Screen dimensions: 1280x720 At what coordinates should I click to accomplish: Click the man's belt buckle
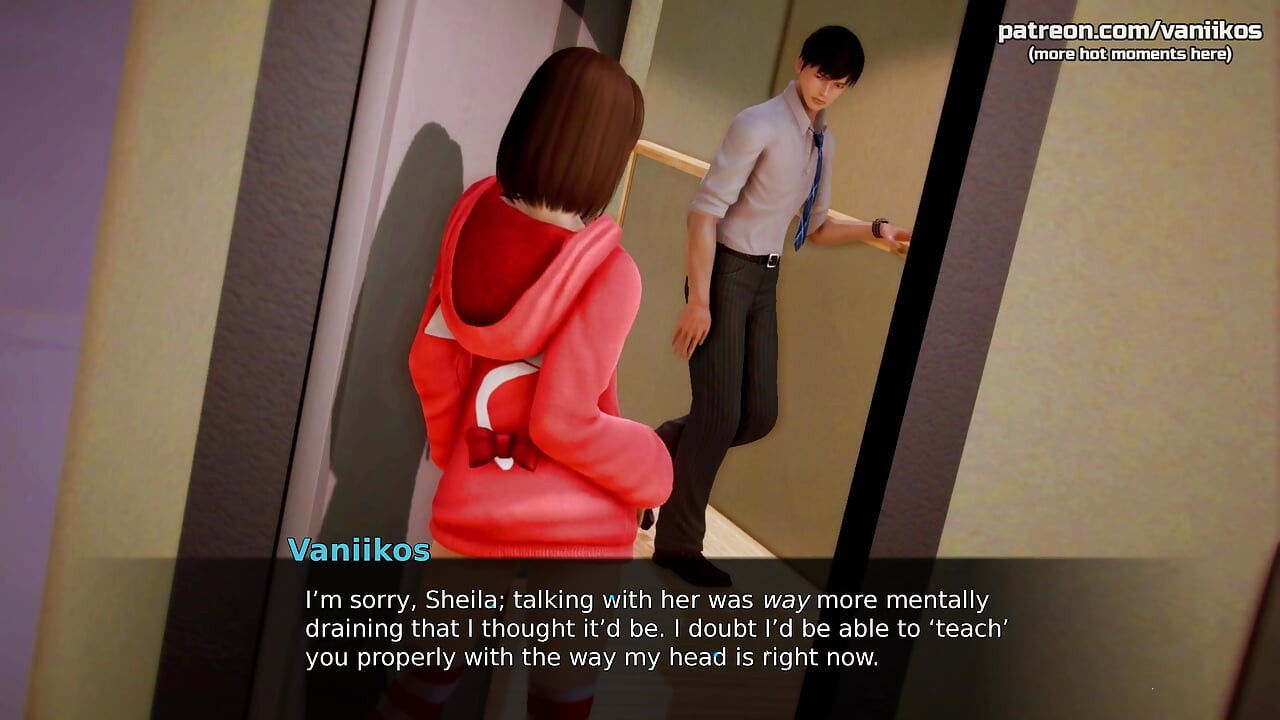point(772,258)
